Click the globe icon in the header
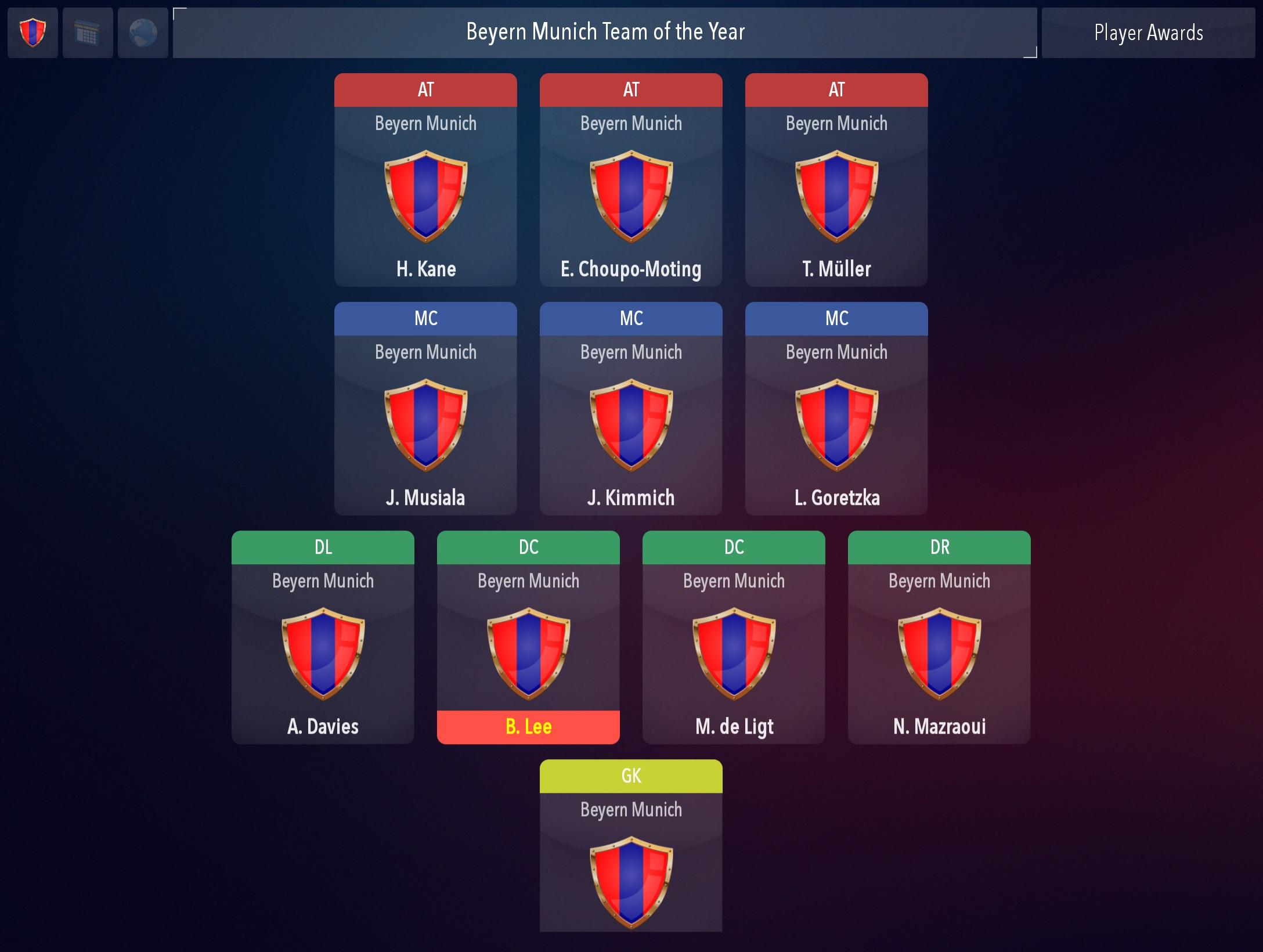 pos(143,33)
